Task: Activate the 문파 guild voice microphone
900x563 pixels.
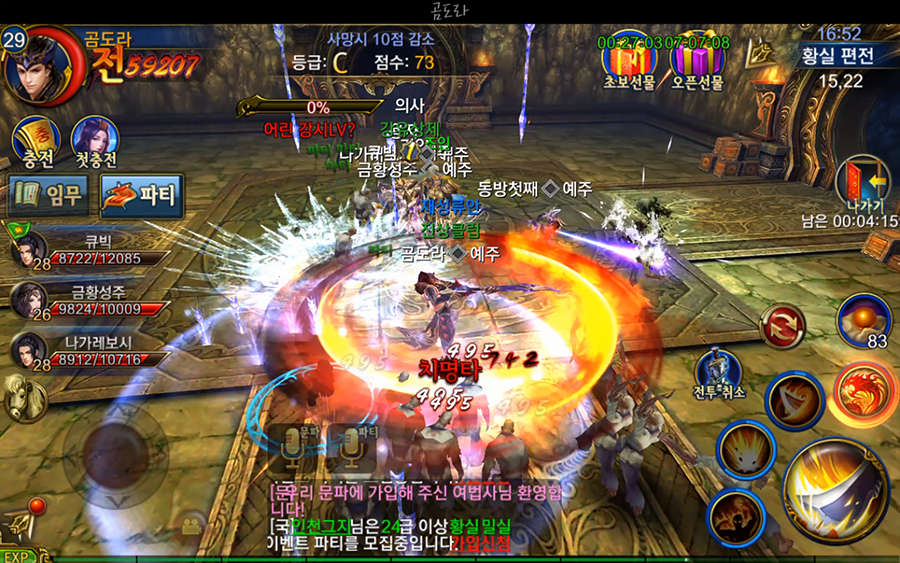Action: pyautogui.click(x=293, y=448)
